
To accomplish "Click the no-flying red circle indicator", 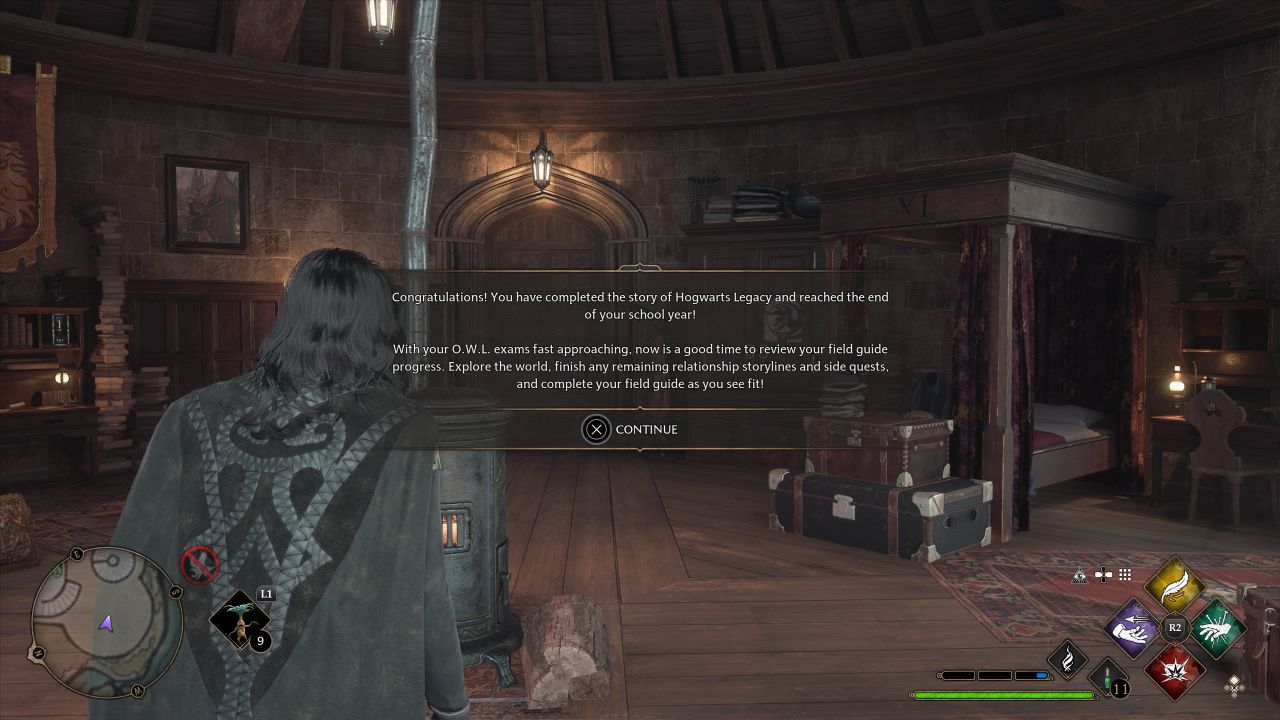I will coord(200,566).
